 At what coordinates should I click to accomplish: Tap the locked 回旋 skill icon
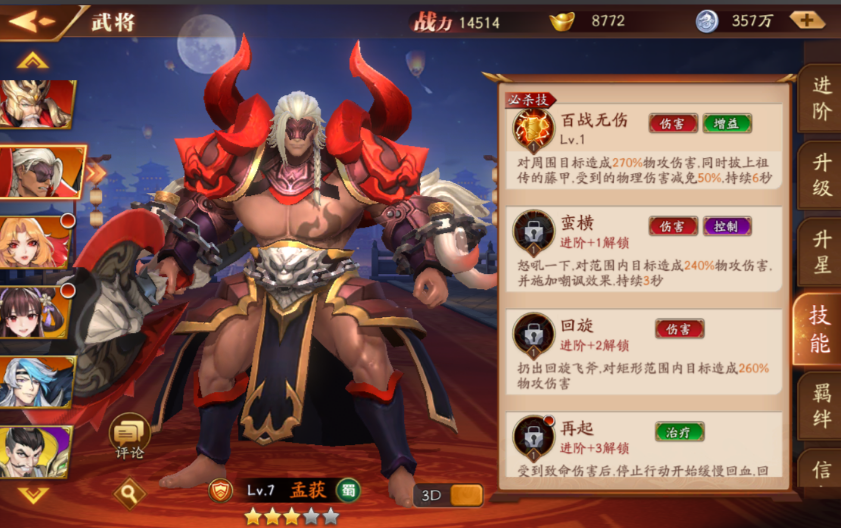(533, 335)
